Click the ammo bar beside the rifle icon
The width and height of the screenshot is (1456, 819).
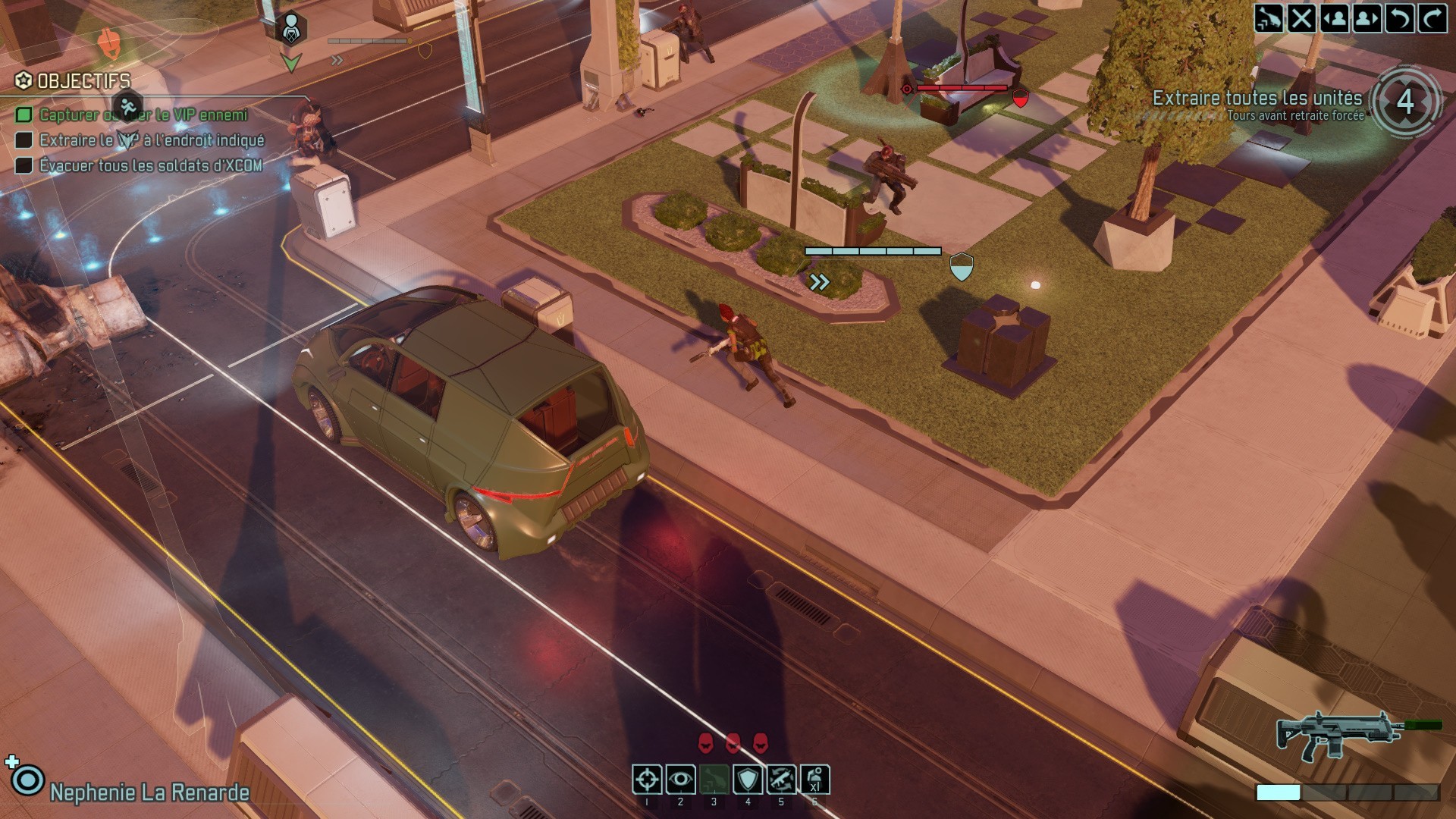tap(1350, 790)
